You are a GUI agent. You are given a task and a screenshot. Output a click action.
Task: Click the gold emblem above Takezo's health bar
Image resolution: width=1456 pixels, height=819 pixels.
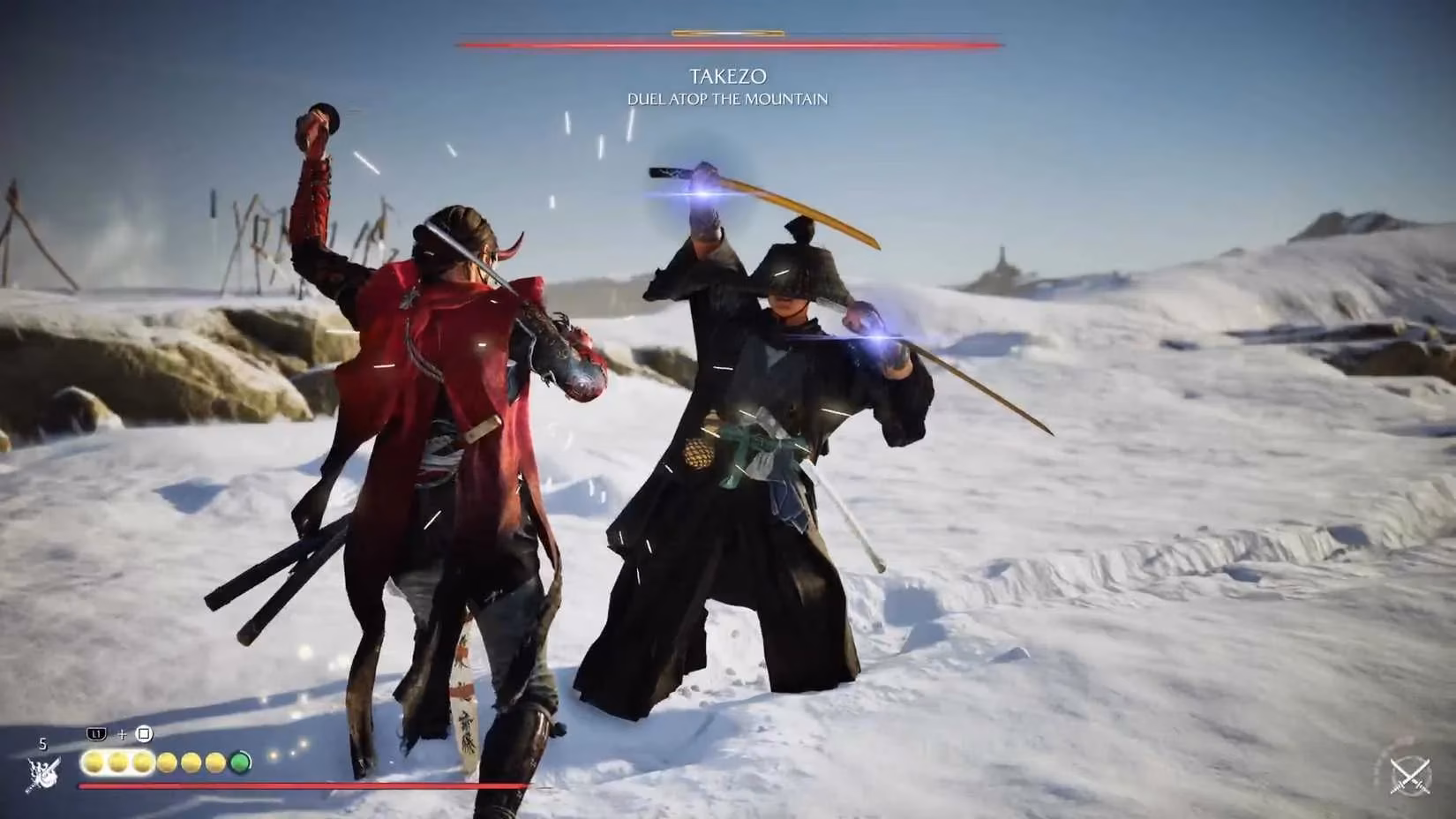pos(726,32)
